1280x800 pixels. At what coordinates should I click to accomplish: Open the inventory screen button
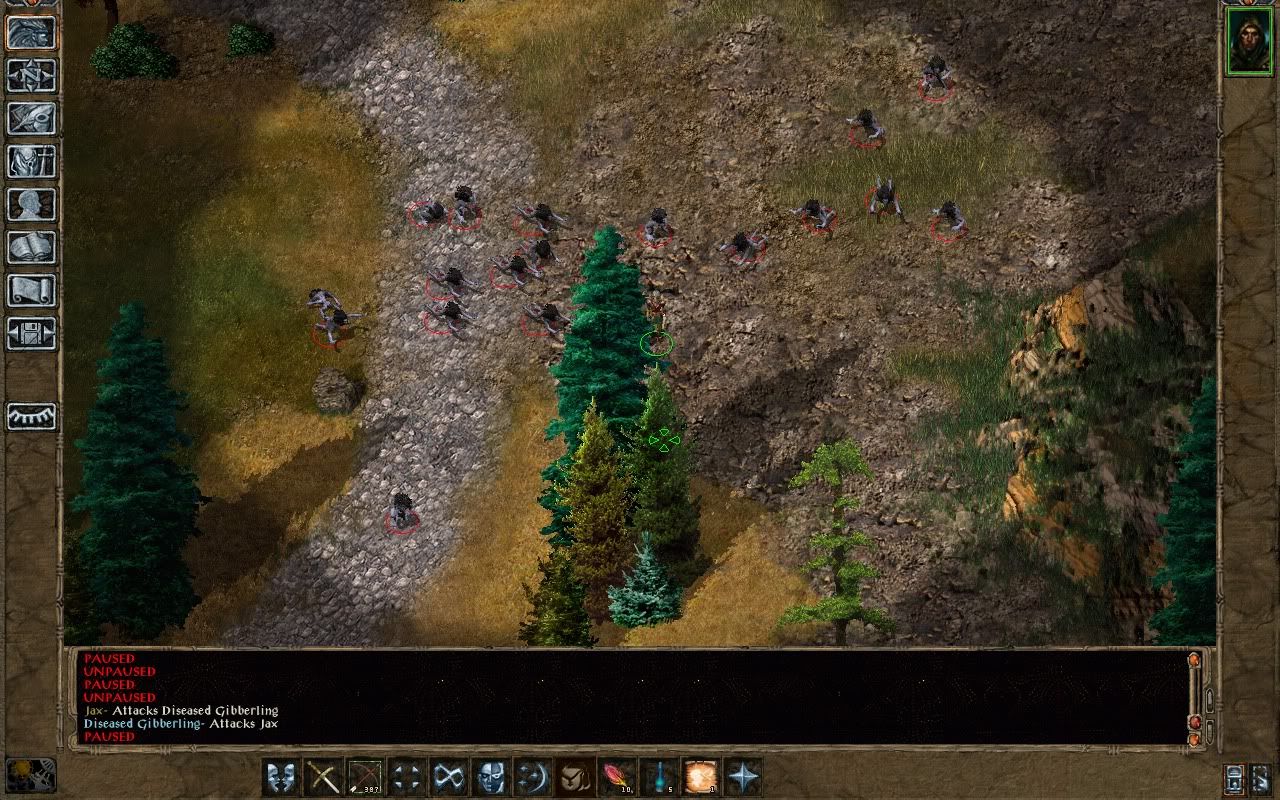click(x=31, y=162)
